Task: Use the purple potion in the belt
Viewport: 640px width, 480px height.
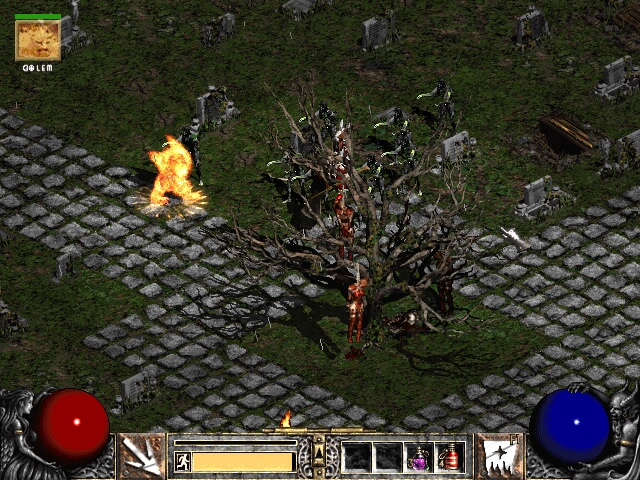Action: point(420,457)
